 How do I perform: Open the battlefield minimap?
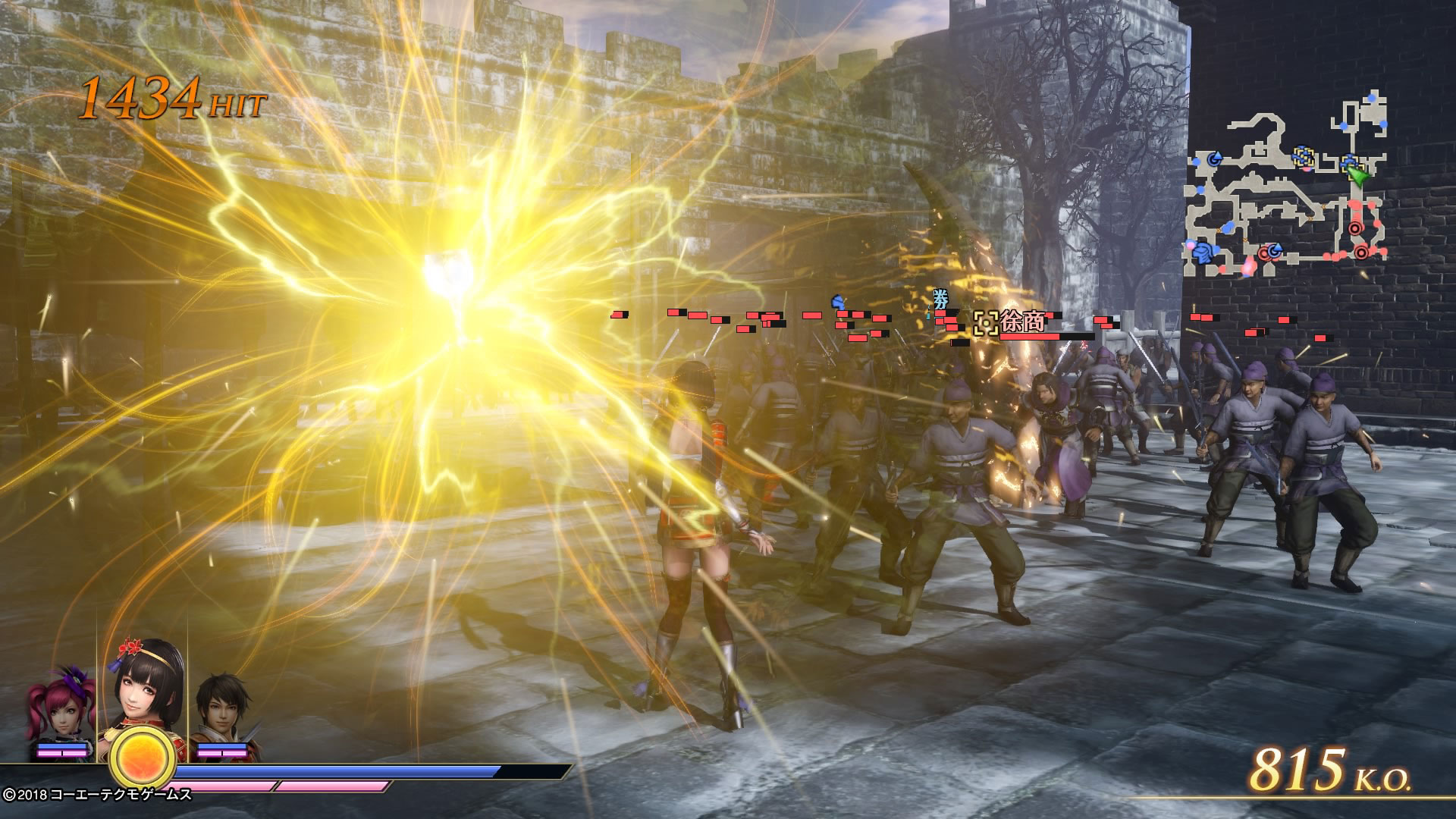pyautogui.click(x=1287, y=188)
